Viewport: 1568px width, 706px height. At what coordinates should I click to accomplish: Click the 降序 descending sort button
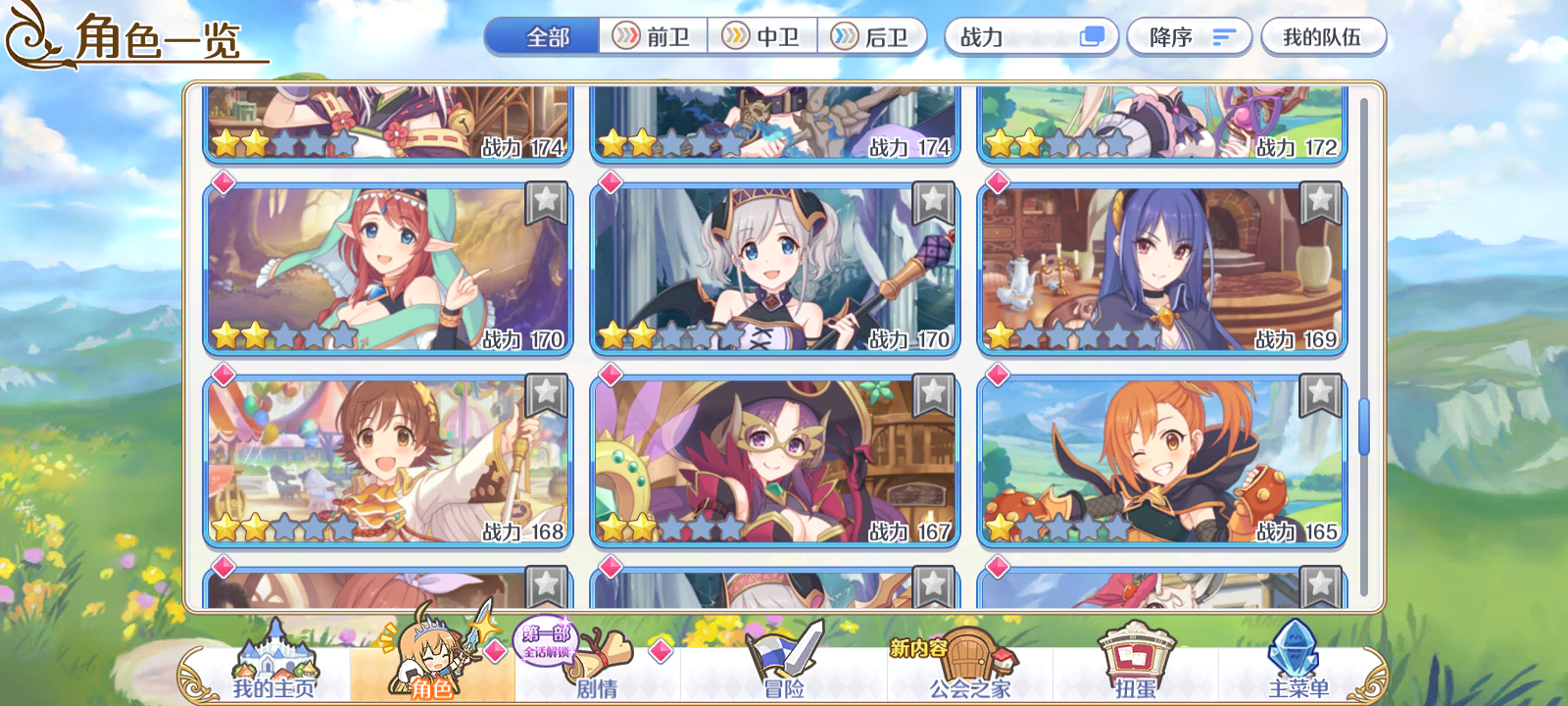click(1189, 35)
